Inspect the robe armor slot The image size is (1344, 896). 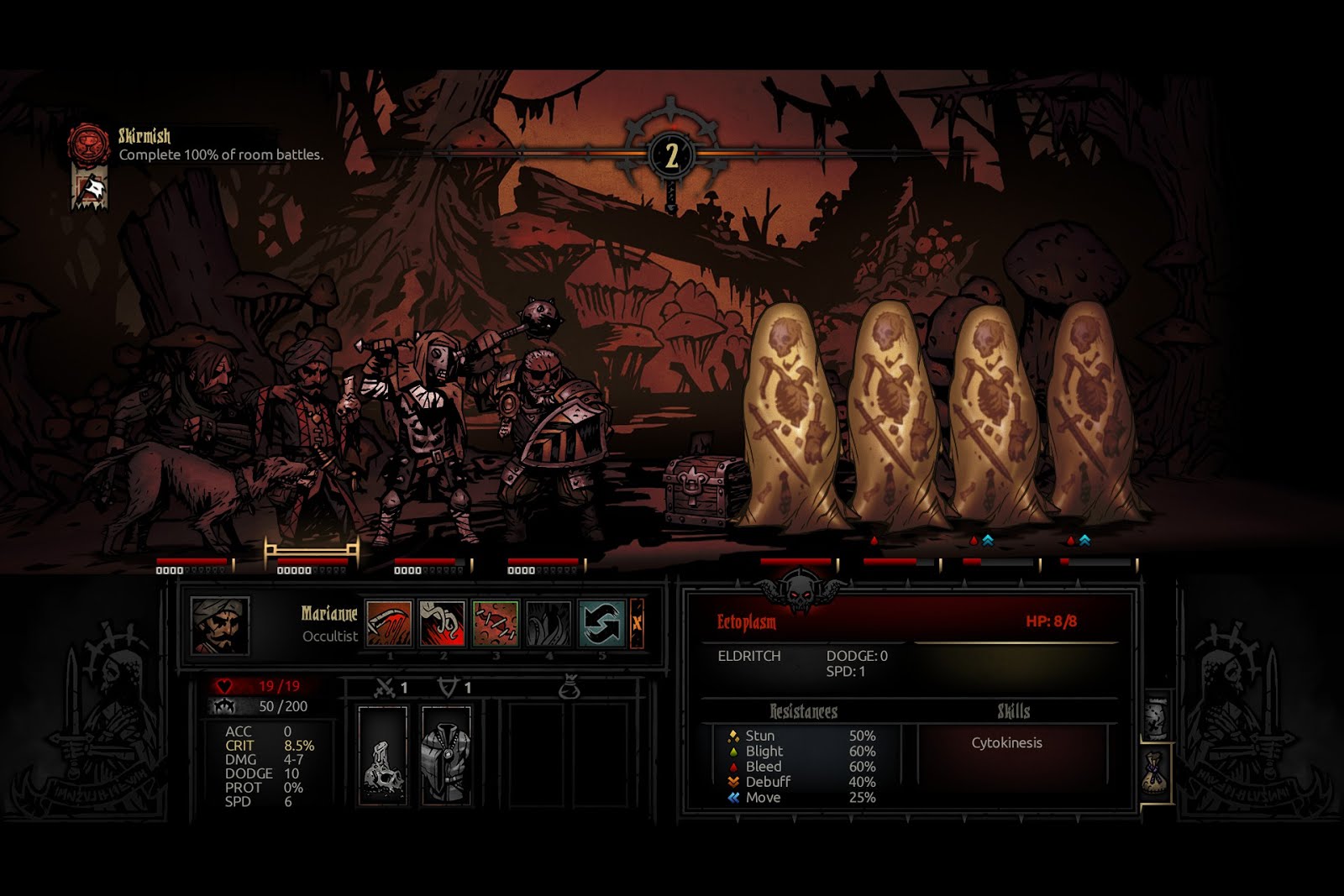point(446,755)
